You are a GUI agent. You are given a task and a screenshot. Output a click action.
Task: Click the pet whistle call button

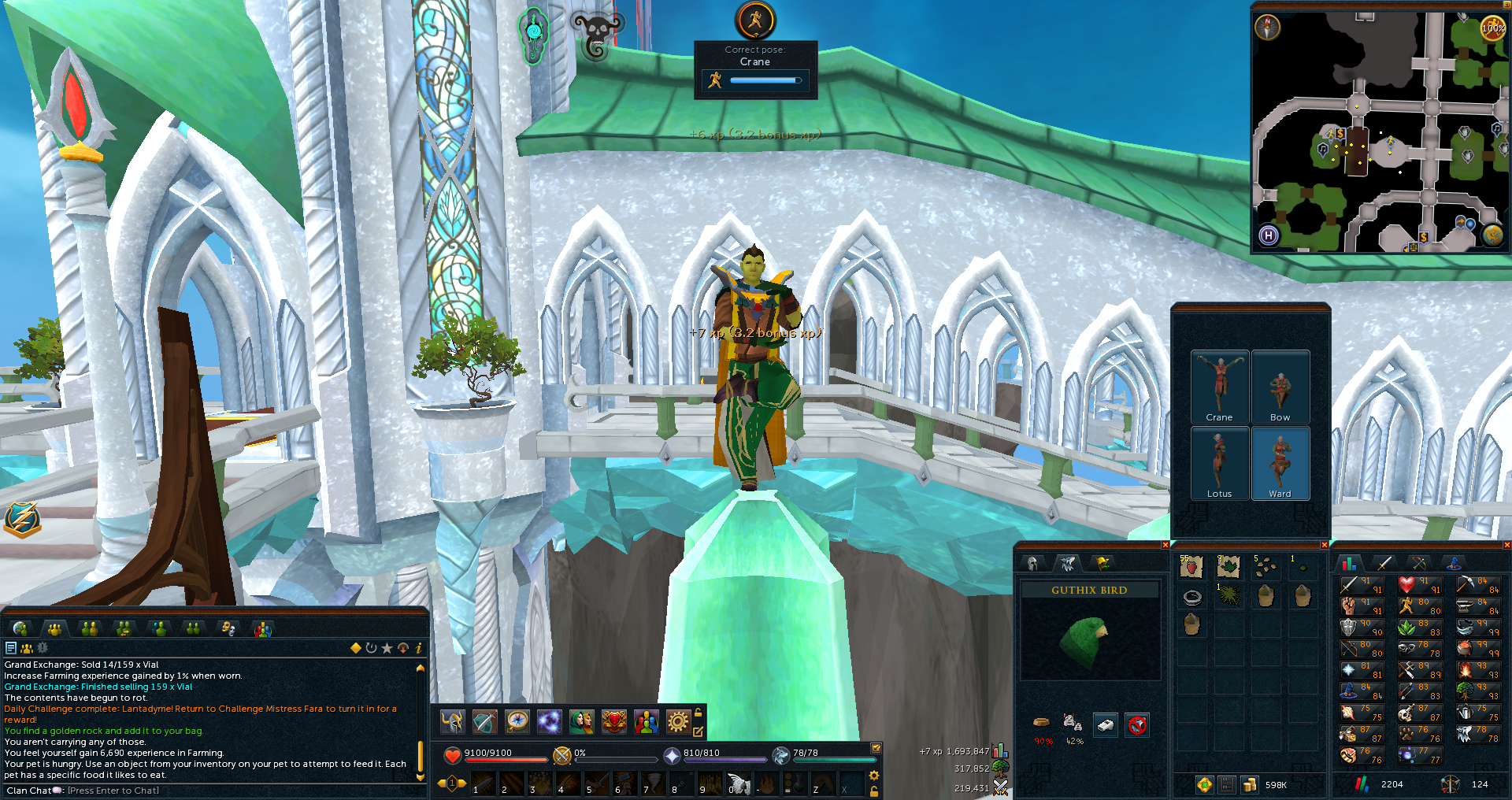coord(1105,725)
